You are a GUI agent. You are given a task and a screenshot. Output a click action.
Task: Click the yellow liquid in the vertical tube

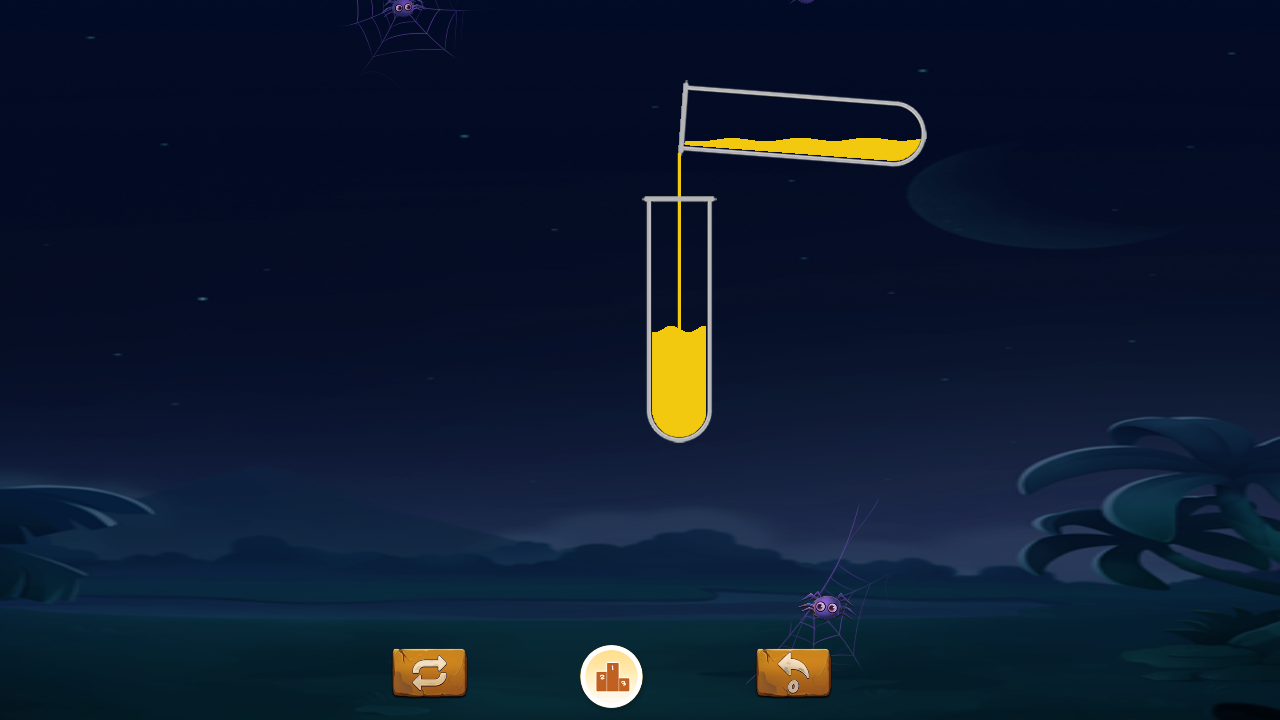click(680, 385)
